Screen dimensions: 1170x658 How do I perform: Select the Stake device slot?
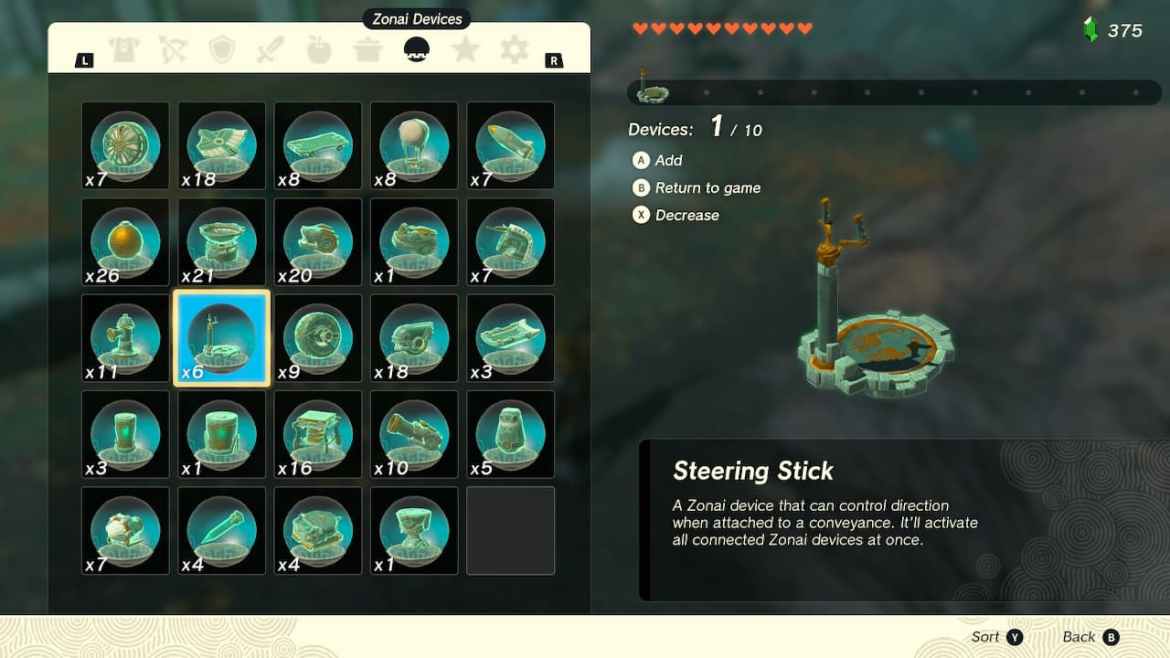tap(221, 530)
